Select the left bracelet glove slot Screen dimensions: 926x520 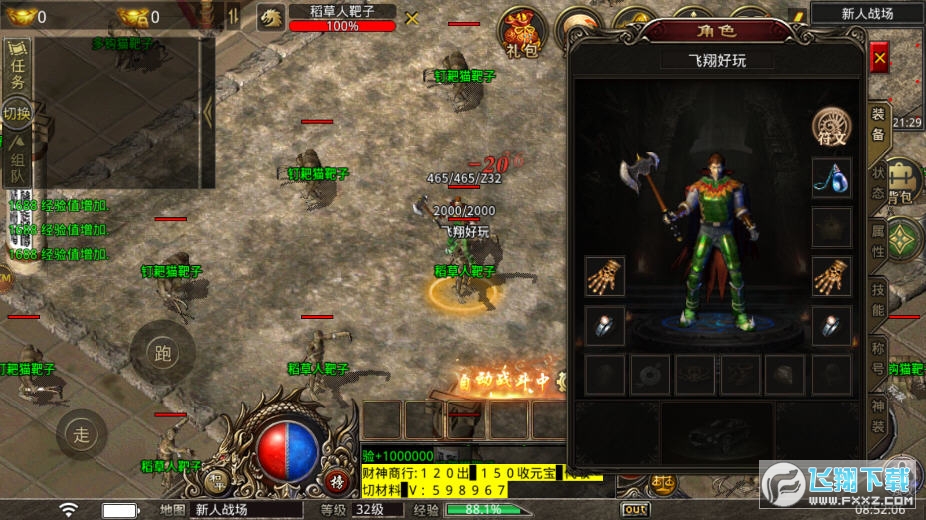click(x=605, y=277)
